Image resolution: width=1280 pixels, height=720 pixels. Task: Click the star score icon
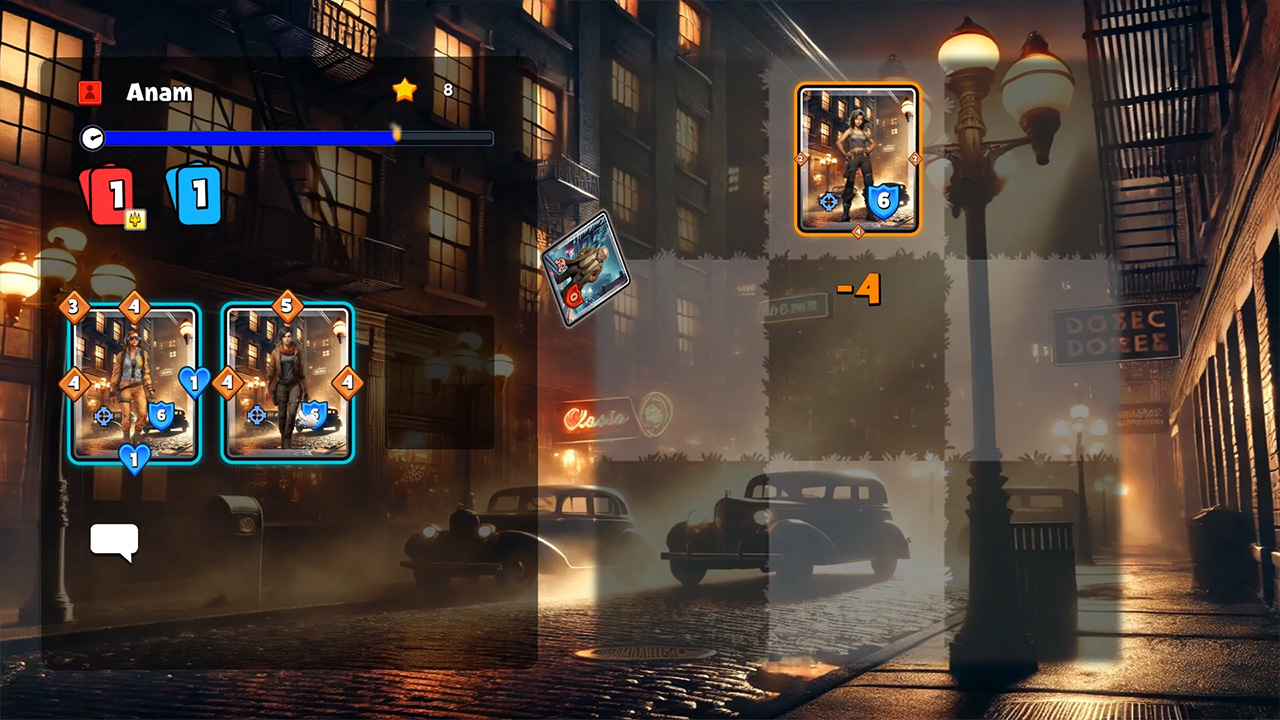point(404,90)
